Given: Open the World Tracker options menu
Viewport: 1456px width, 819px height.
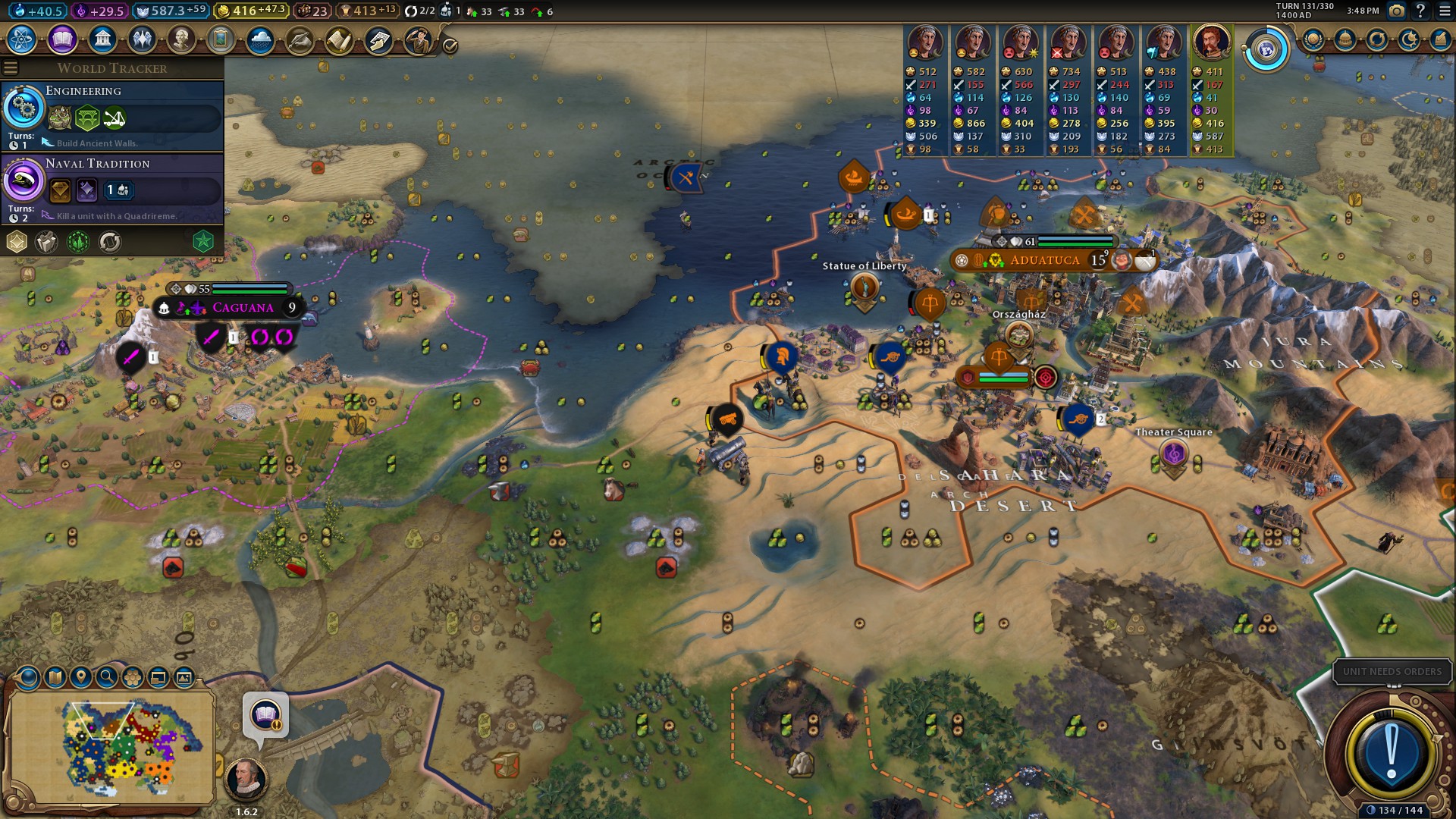Looking at the screenshot, I should 11,68.
